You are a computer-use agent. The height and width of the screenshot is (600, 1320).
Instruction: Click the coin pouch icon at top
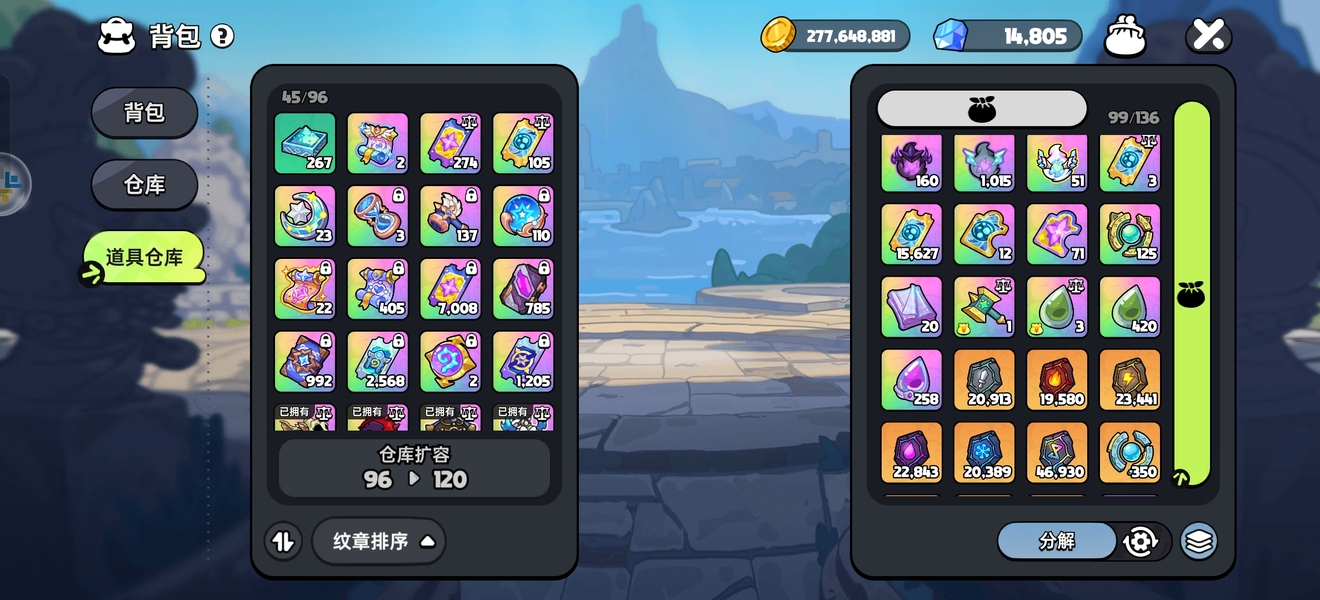pyautogui.click(x=1125, y=37)
